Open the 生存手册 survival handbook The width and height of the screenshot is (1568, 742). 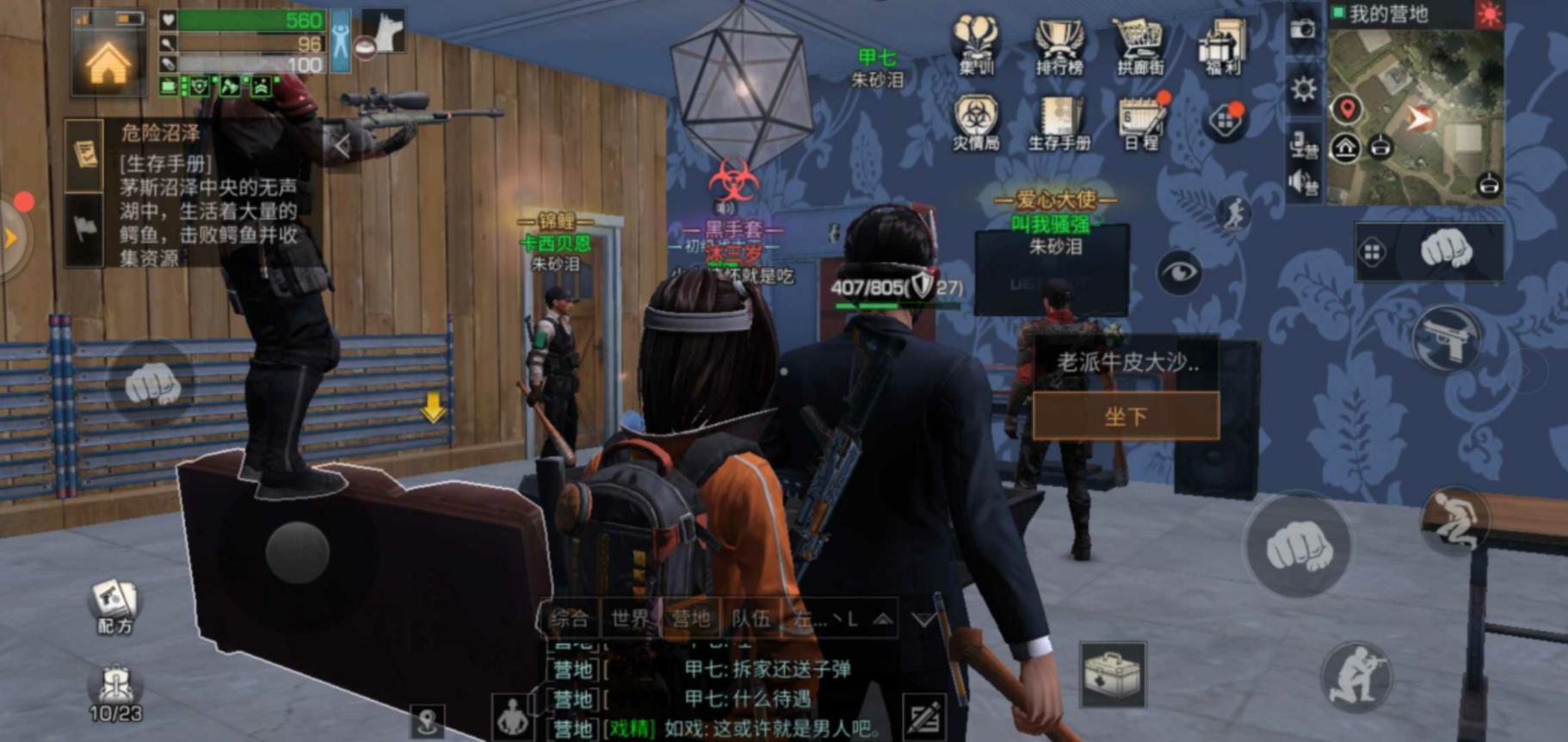tap(1059, 122)
